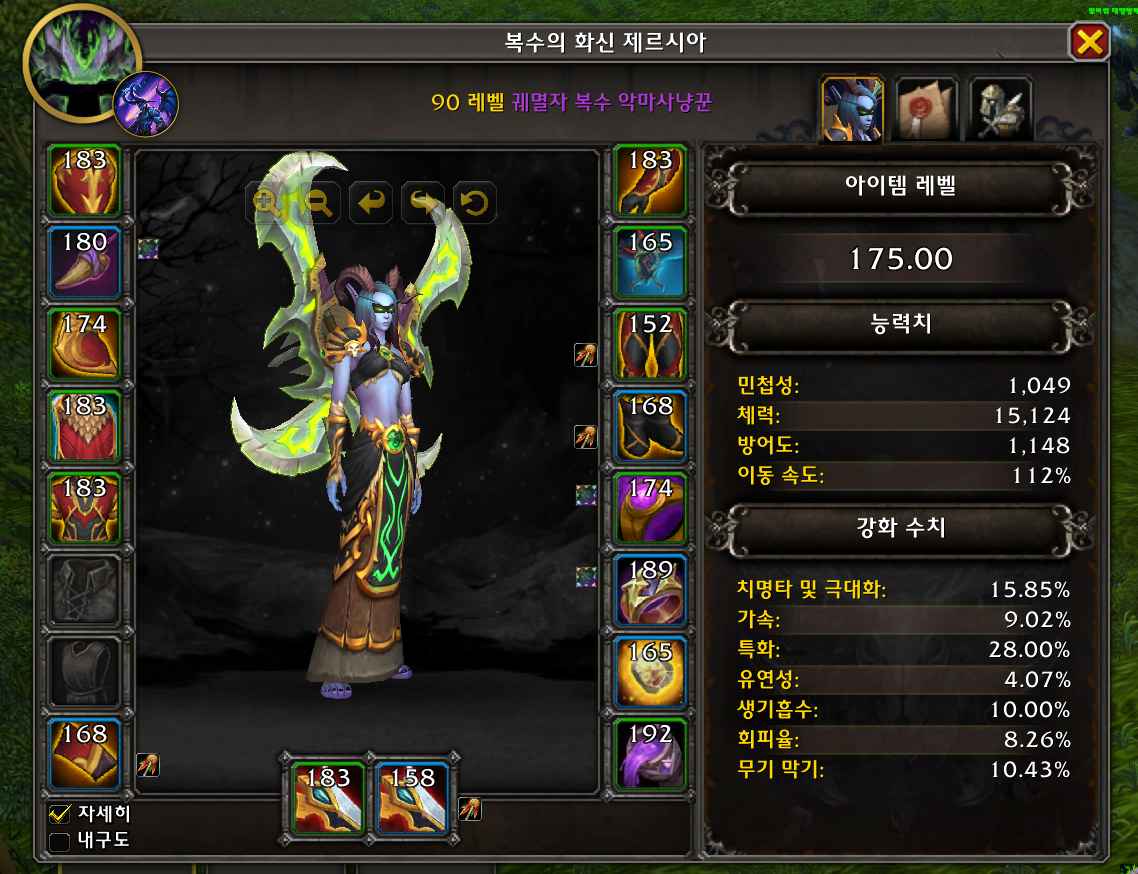Screen dimensions: 1138x874
Task: Enable the 내구도 checkbox
Action: pyautogui.click(x=60, y=840)
